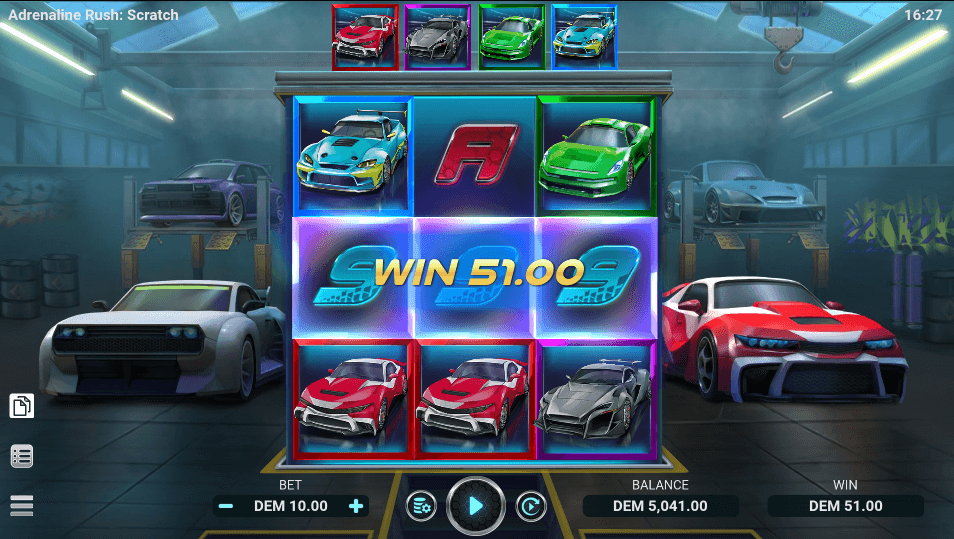Click the blue rally car tile on the grid
This screenshot has height=539, width=954.
354,156
